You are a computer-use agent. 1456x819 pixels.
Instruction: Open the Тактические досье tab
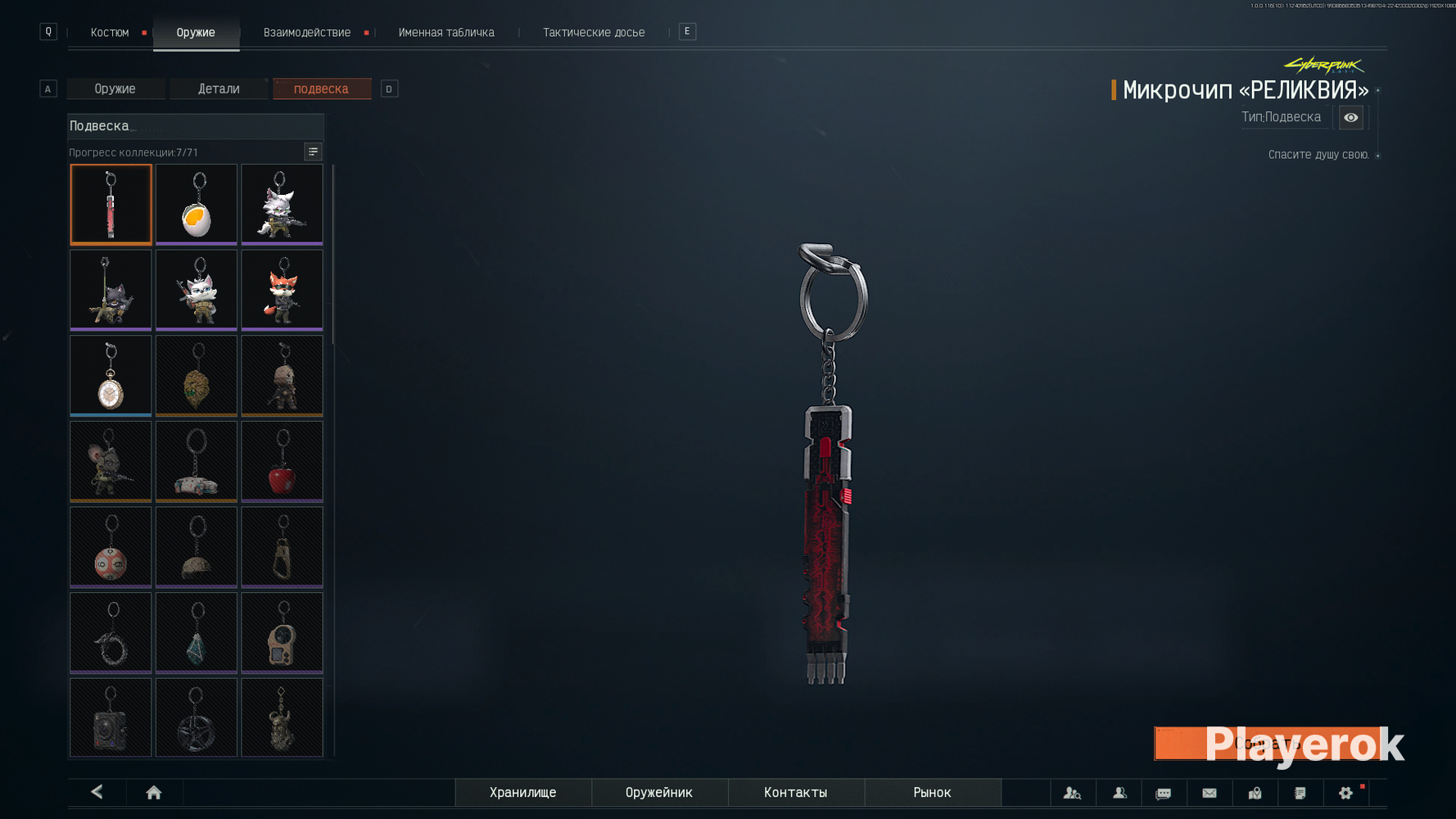(594, 33)
